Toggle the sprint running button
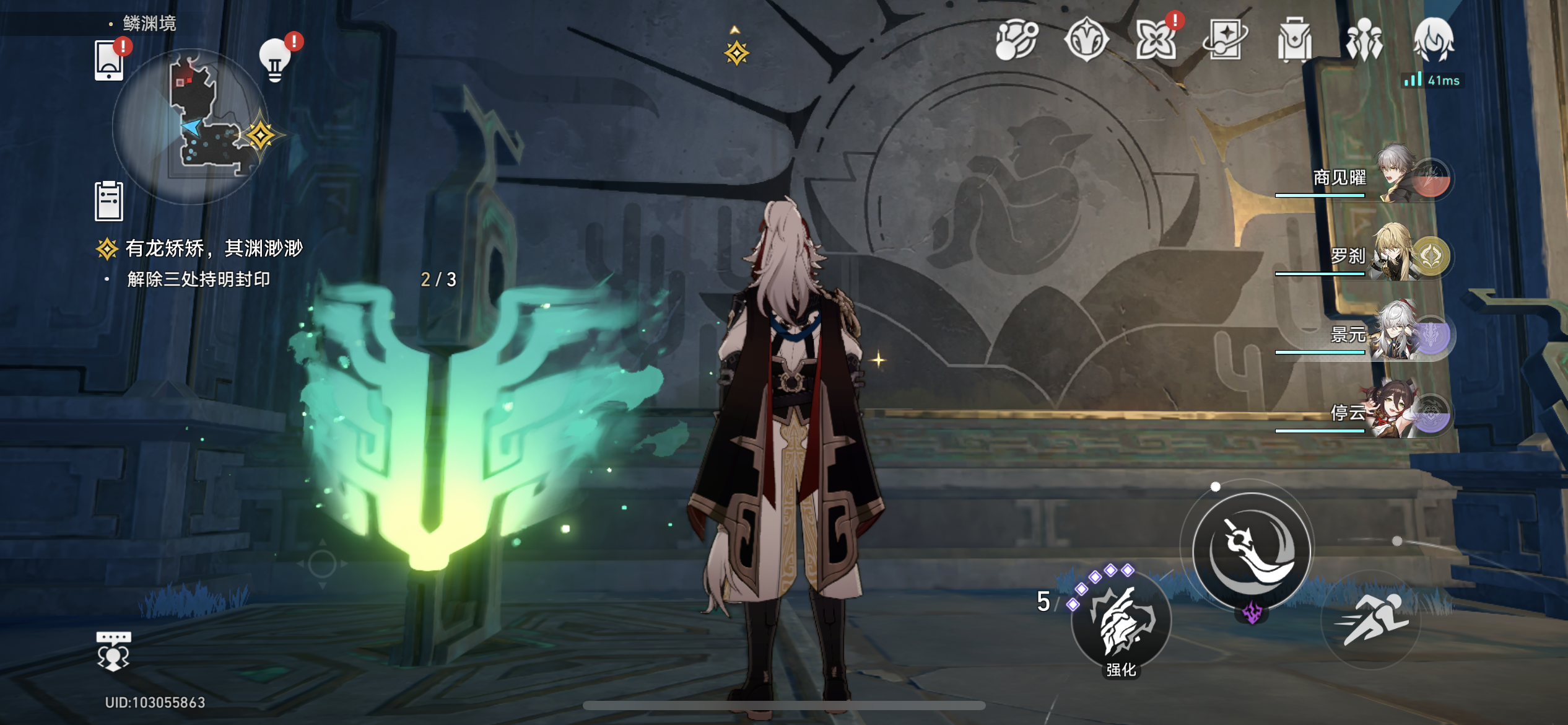This screenshot has height=725, width=1568. [1370, 620]
